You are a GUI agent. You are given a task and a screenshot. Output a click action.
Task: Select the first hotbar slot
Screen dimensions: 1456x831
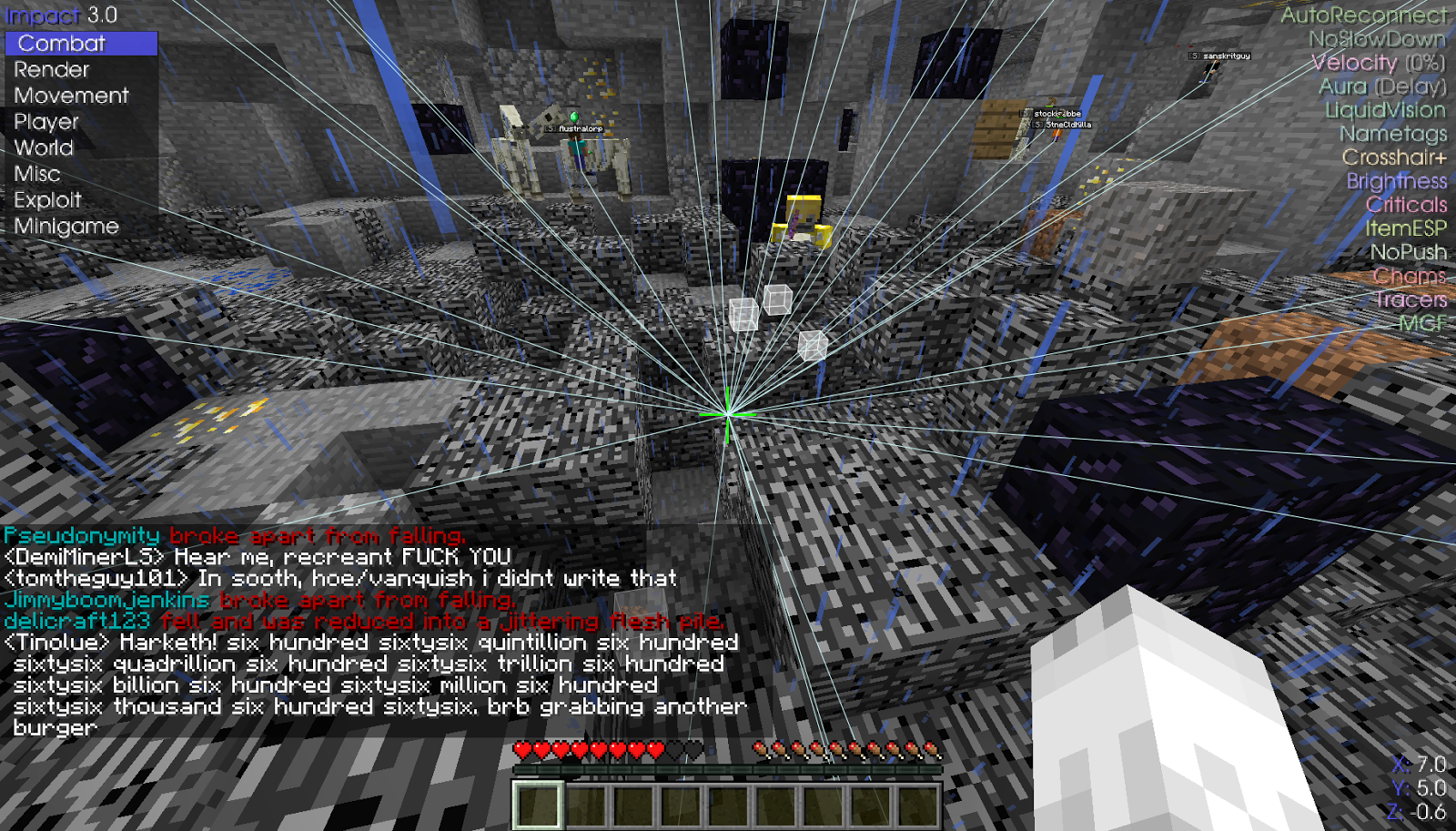coord(539,803)
